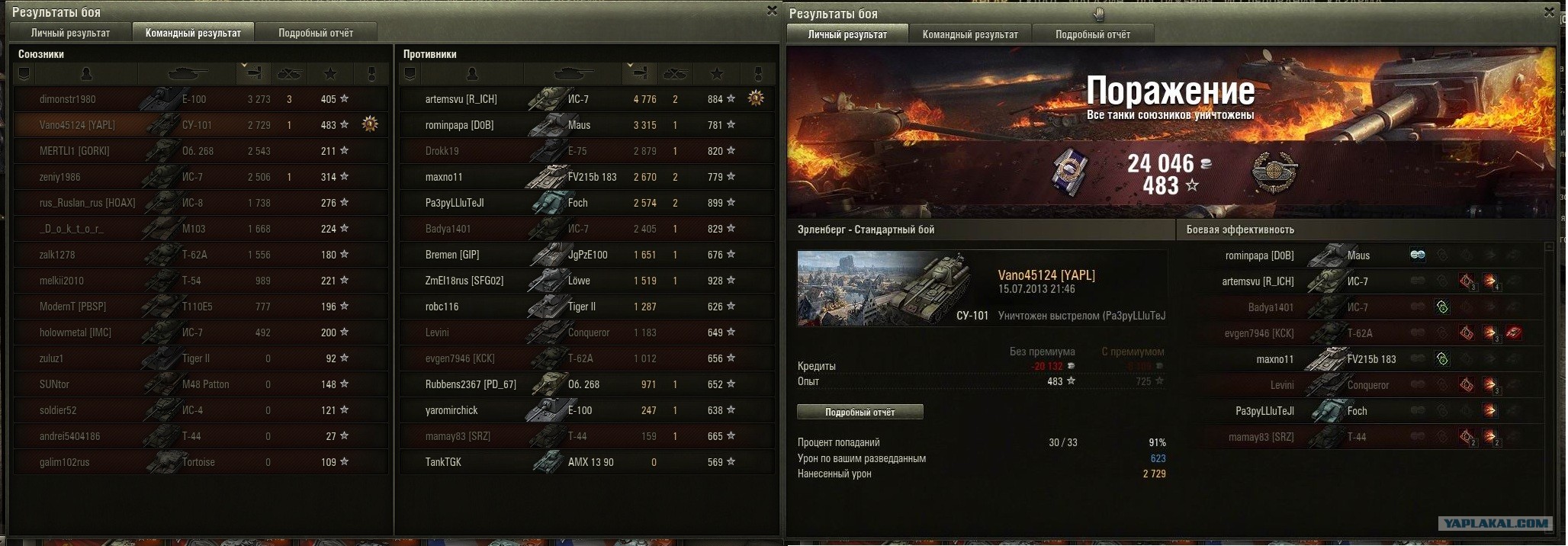Choose MERTLI1 [GORKI] row in the allies list

point(200,151)
